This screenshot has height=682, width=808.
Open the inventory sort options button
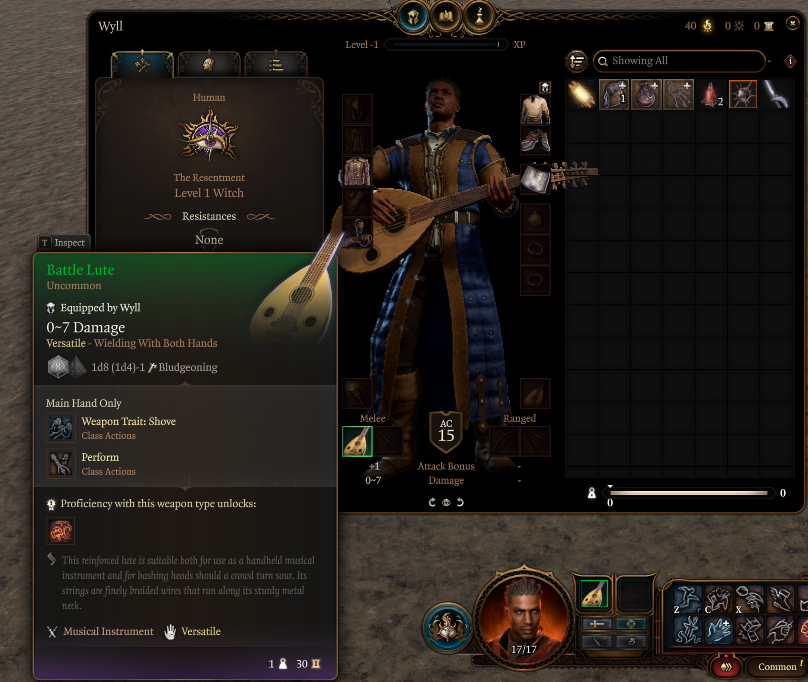point(577,61)
